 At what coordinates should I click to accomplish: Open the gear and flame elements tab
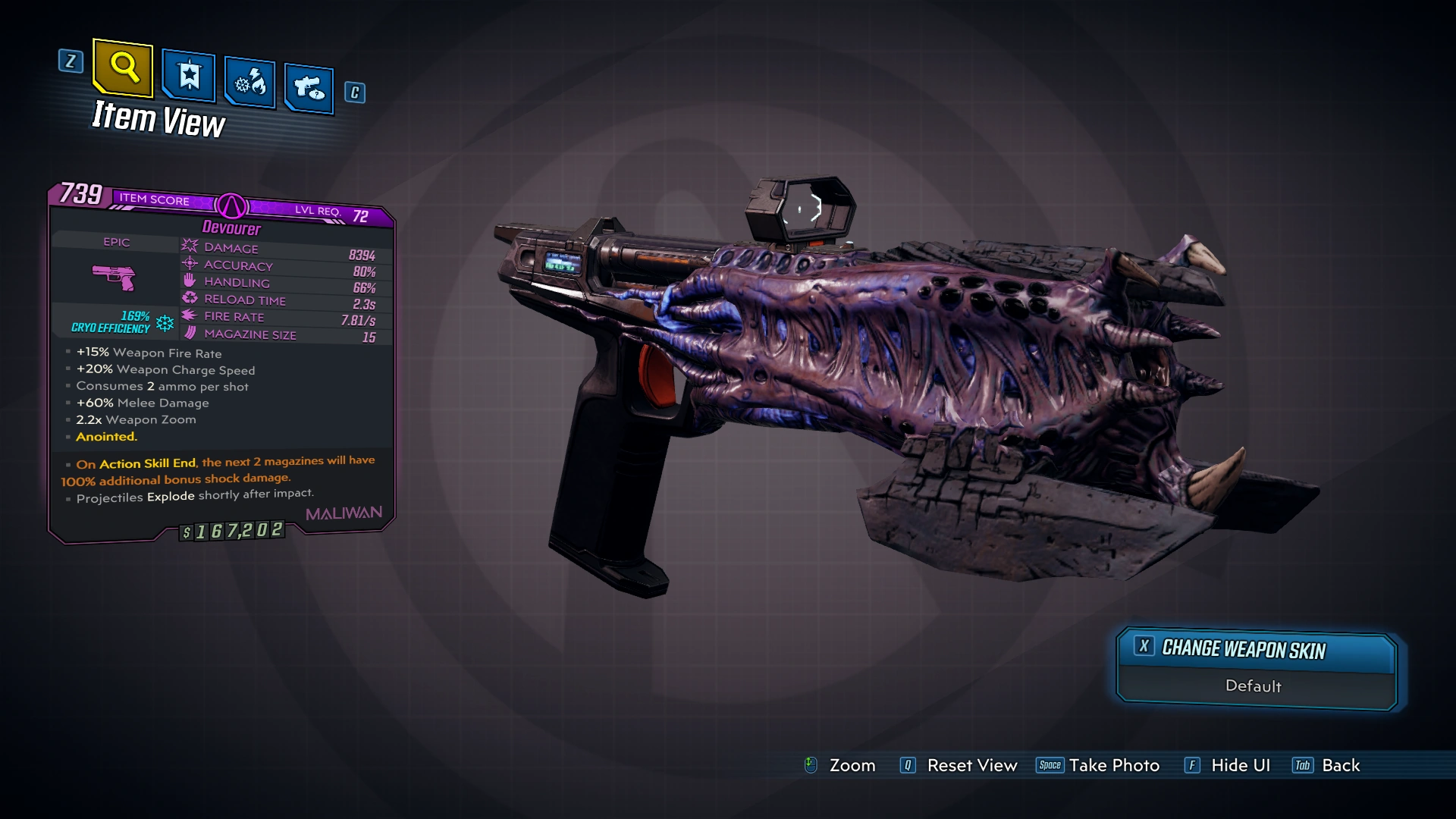point(249,82)
